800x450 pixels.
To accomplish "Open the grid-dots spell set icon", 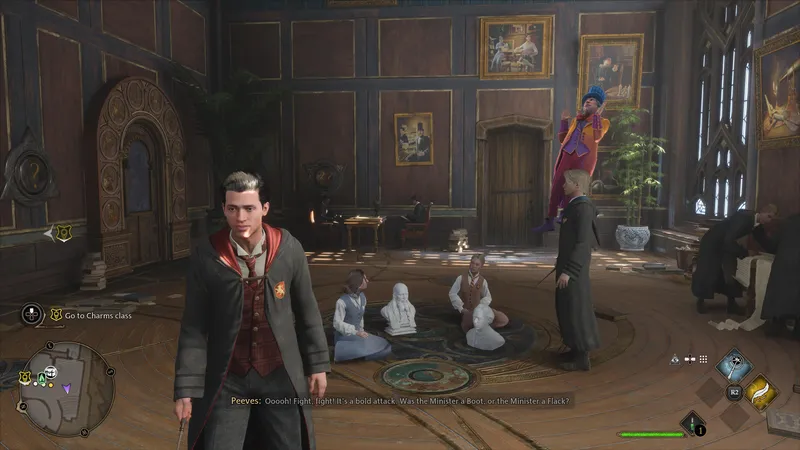I will tap(703, 359).
